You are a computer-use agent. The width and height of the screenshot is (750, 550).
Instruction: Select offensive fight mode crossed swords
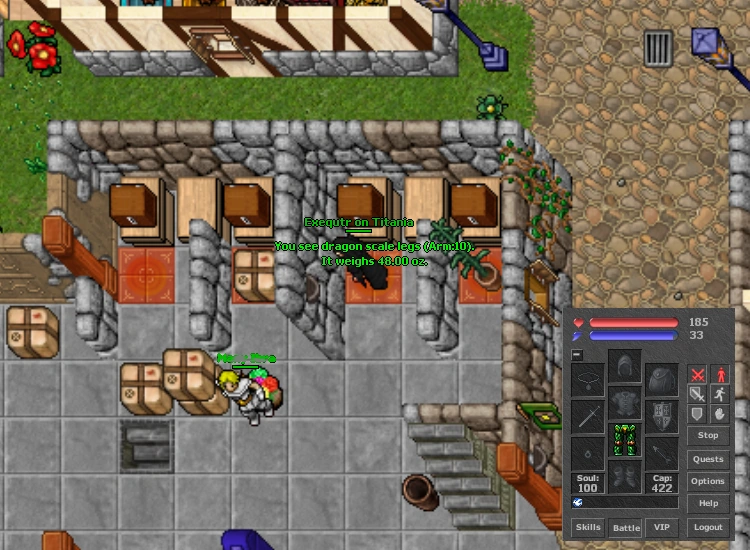click(697, 375)
